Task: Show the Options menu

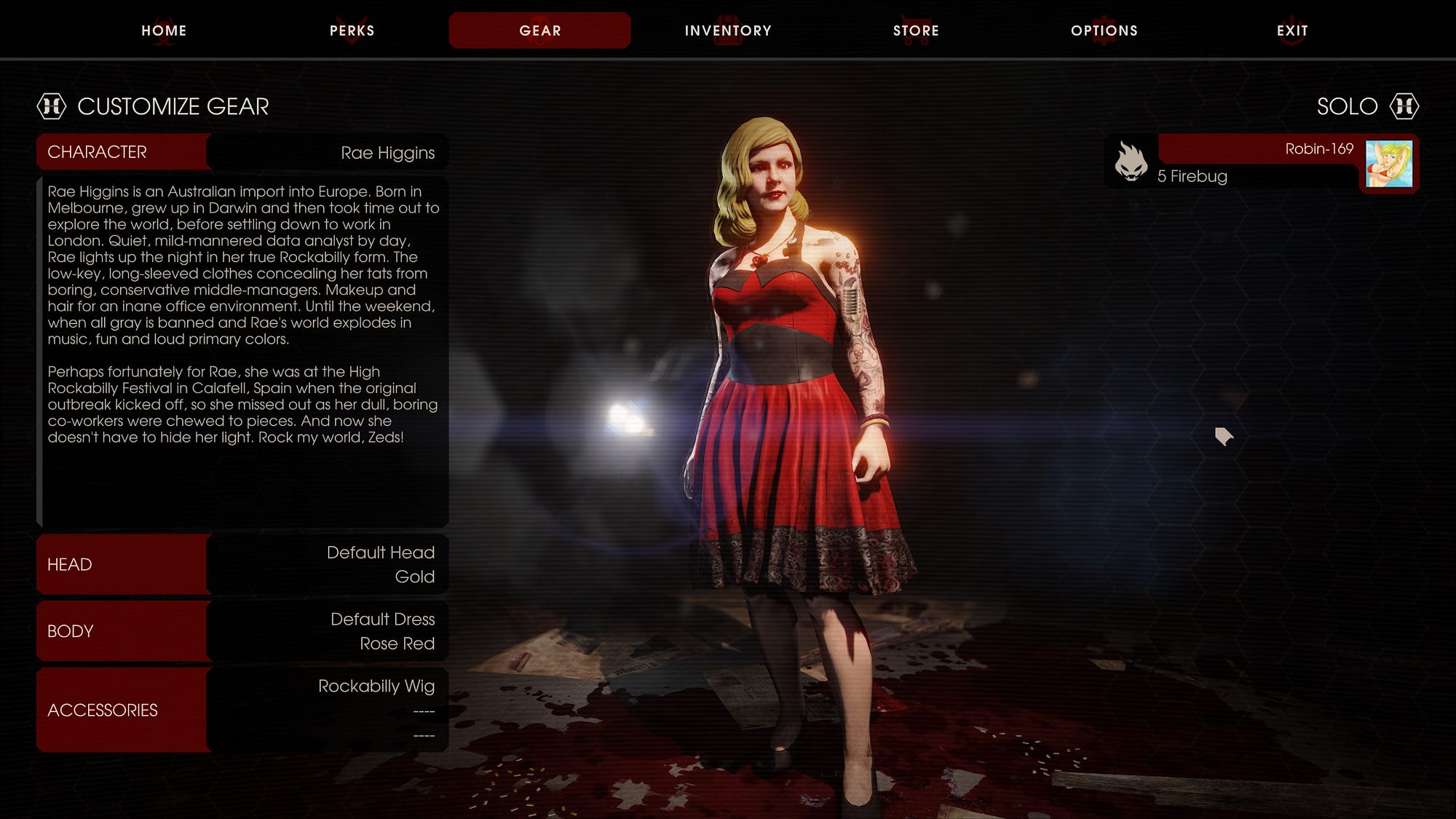Action: click(x=1104, y=31)
